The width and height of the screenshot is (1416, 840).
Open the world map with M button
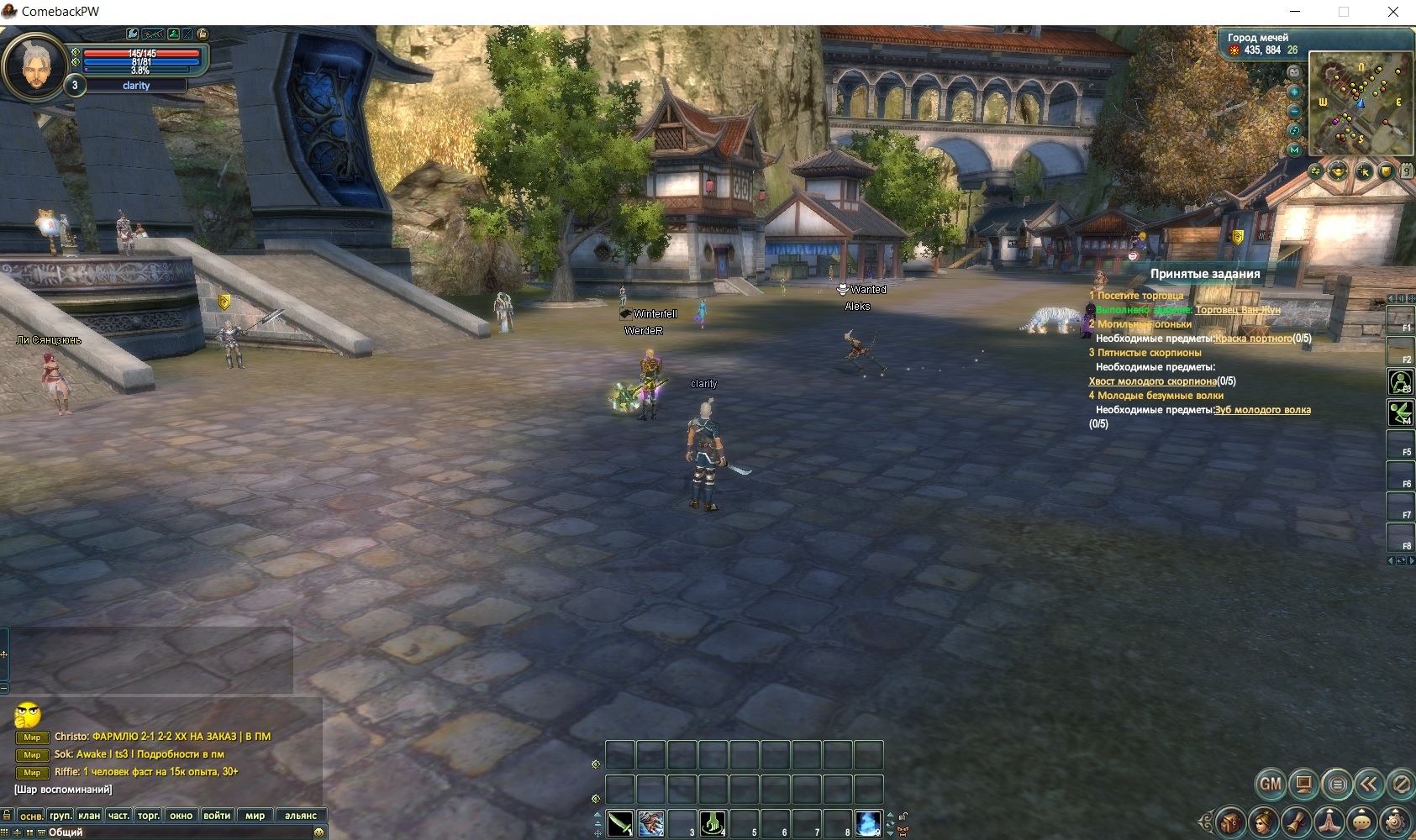tap(1294, 150)
